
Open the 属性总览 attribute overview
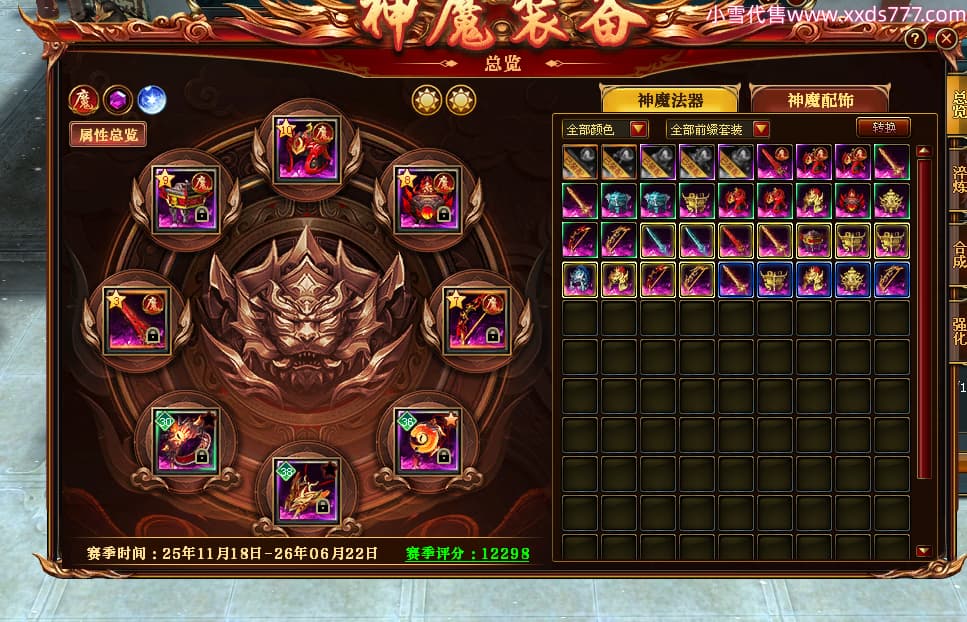[x=107, y=134]
